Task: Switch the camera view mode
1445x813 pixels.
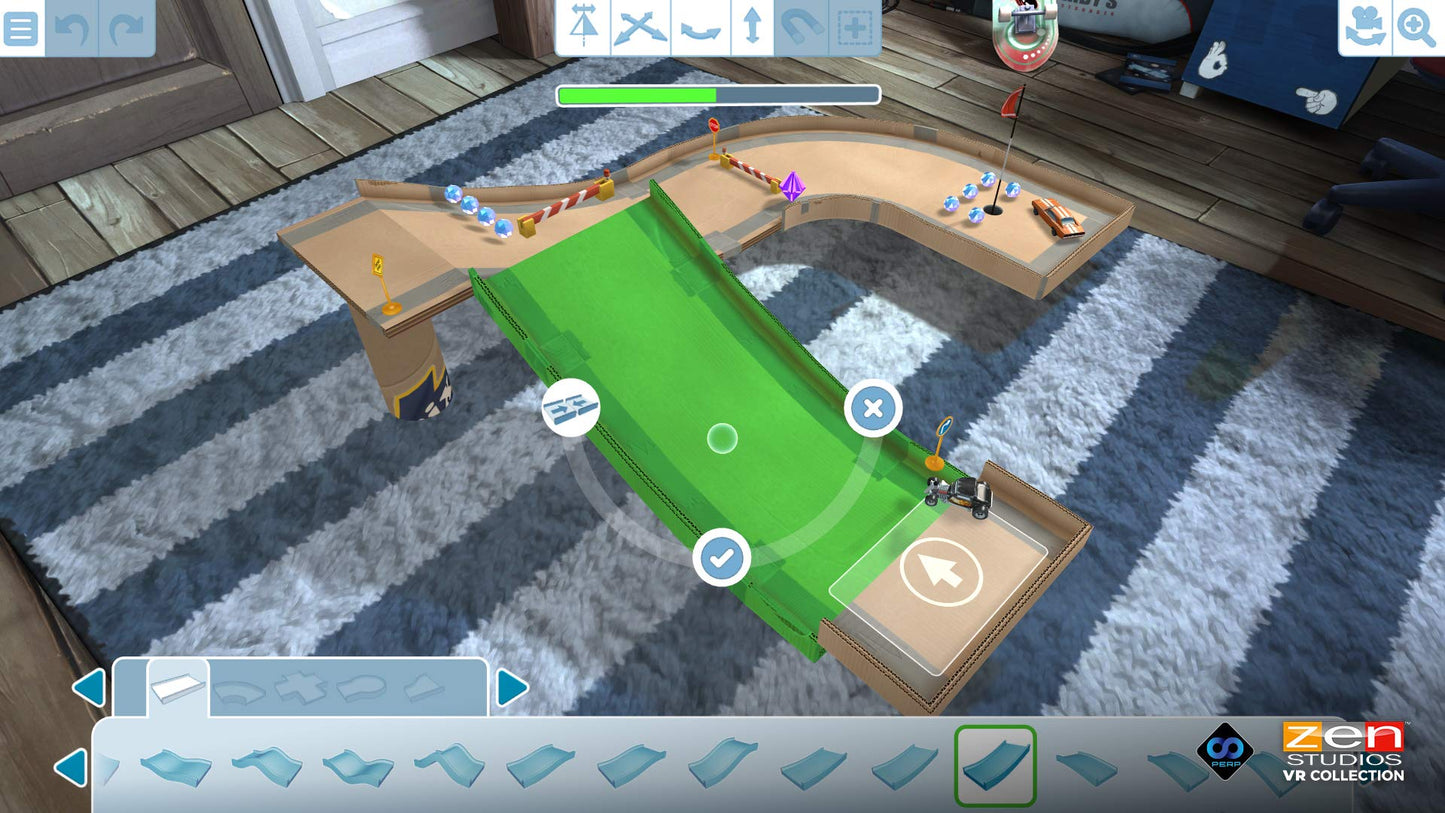Action: (1365, 28)
